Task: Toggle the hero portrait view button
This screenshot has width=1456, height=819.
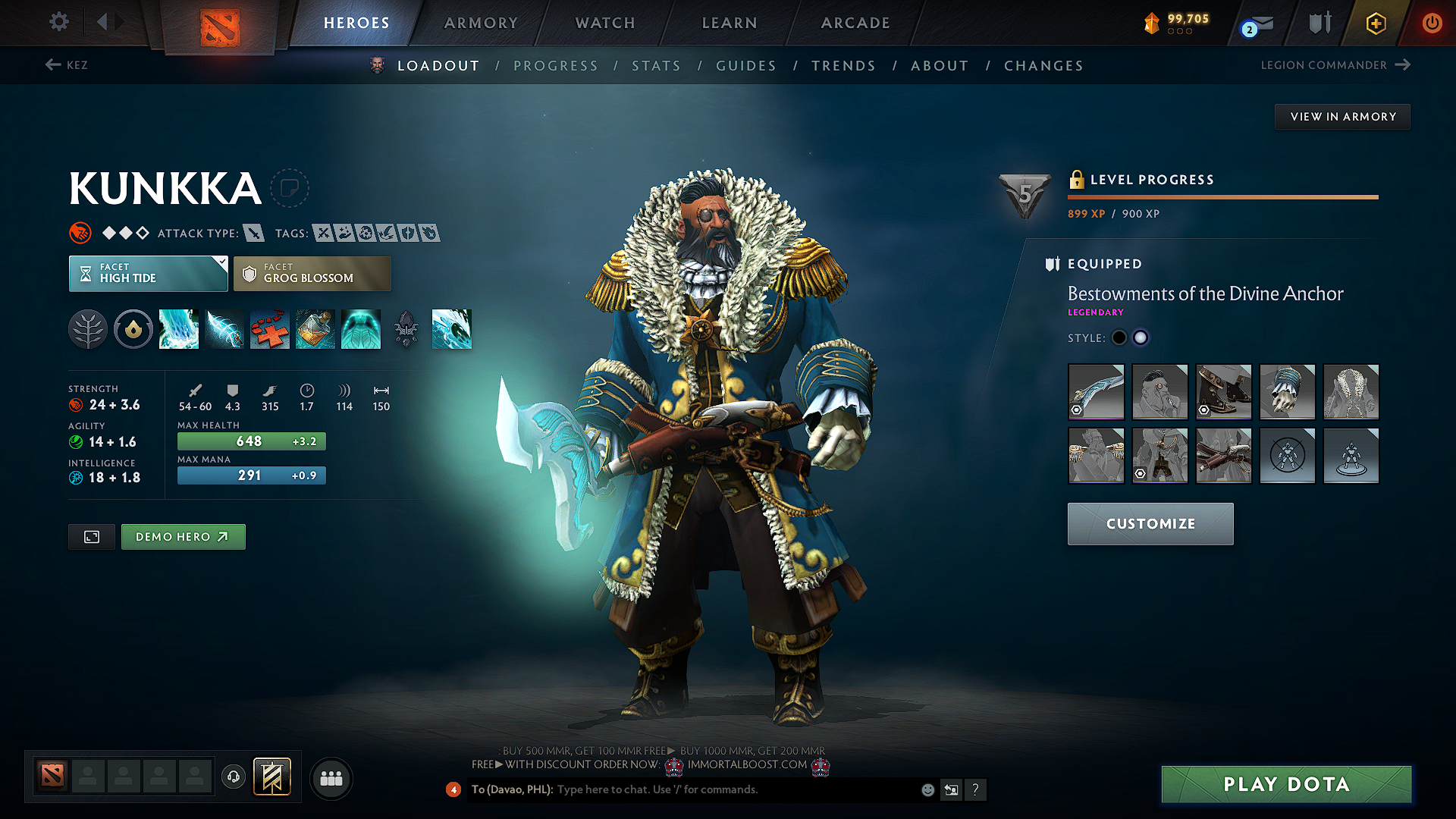Action: click(91, 536)
